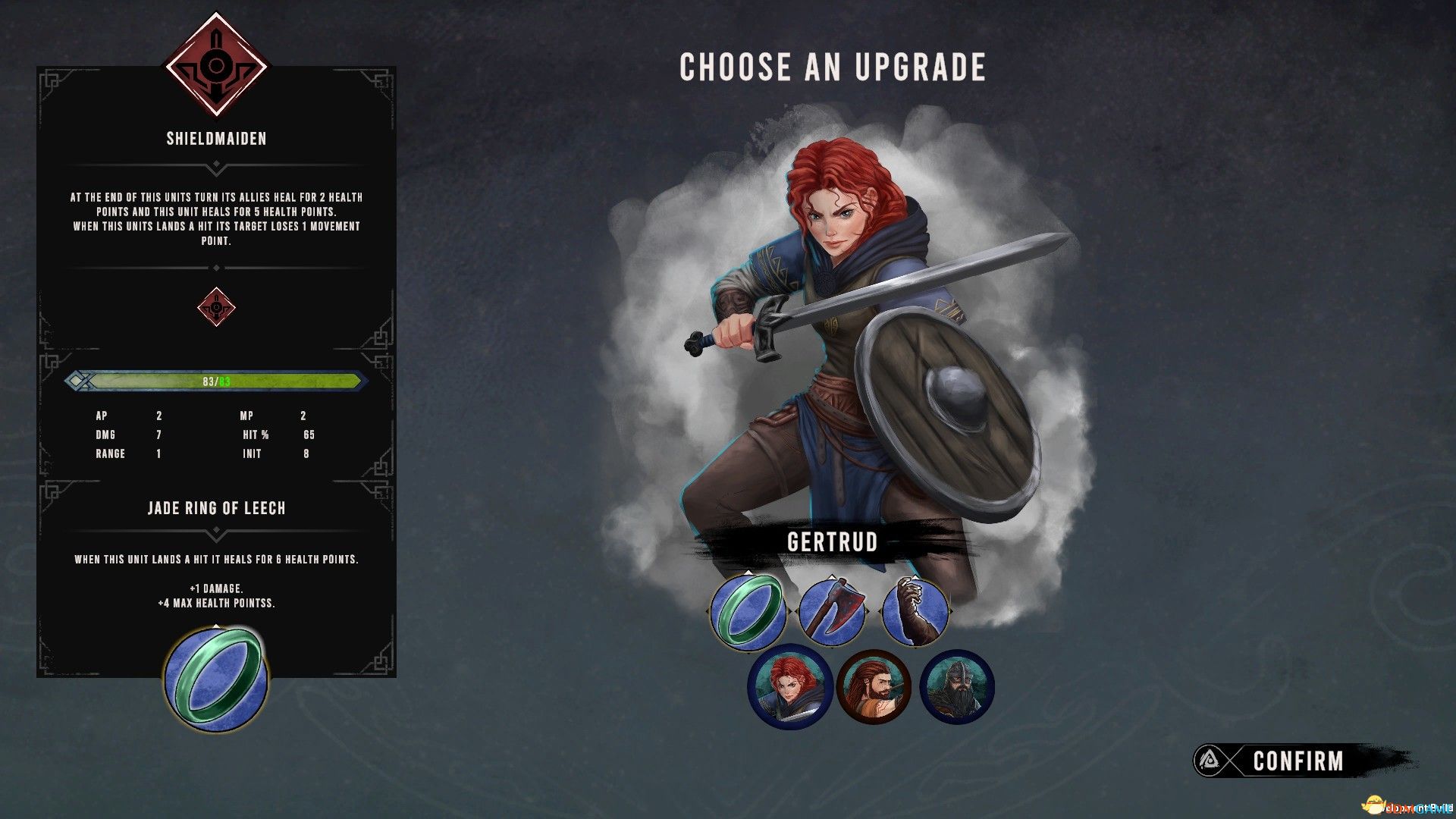The height and width of the screenshot is (819, 1456).
Task: Select the bearded warrior's portrait
Action: (874, 688)
